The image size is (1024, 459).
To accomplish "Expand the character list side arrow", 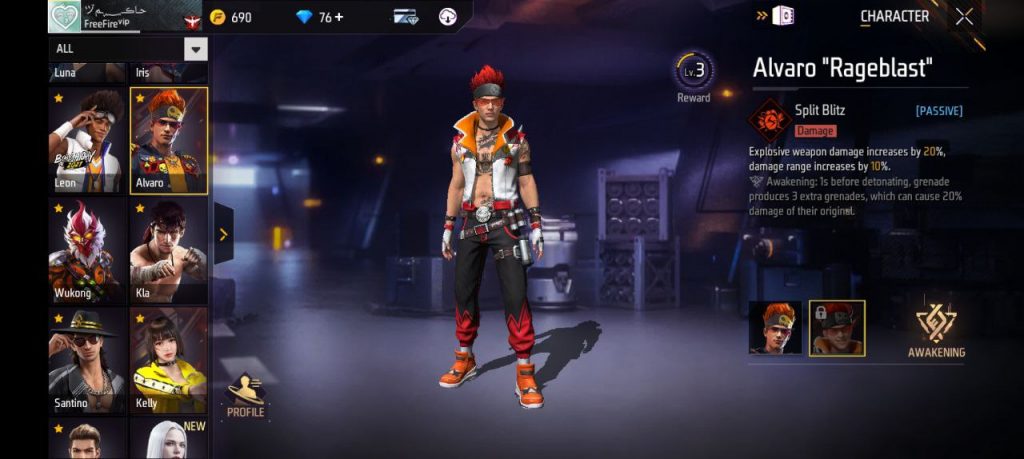I will 223,235.
